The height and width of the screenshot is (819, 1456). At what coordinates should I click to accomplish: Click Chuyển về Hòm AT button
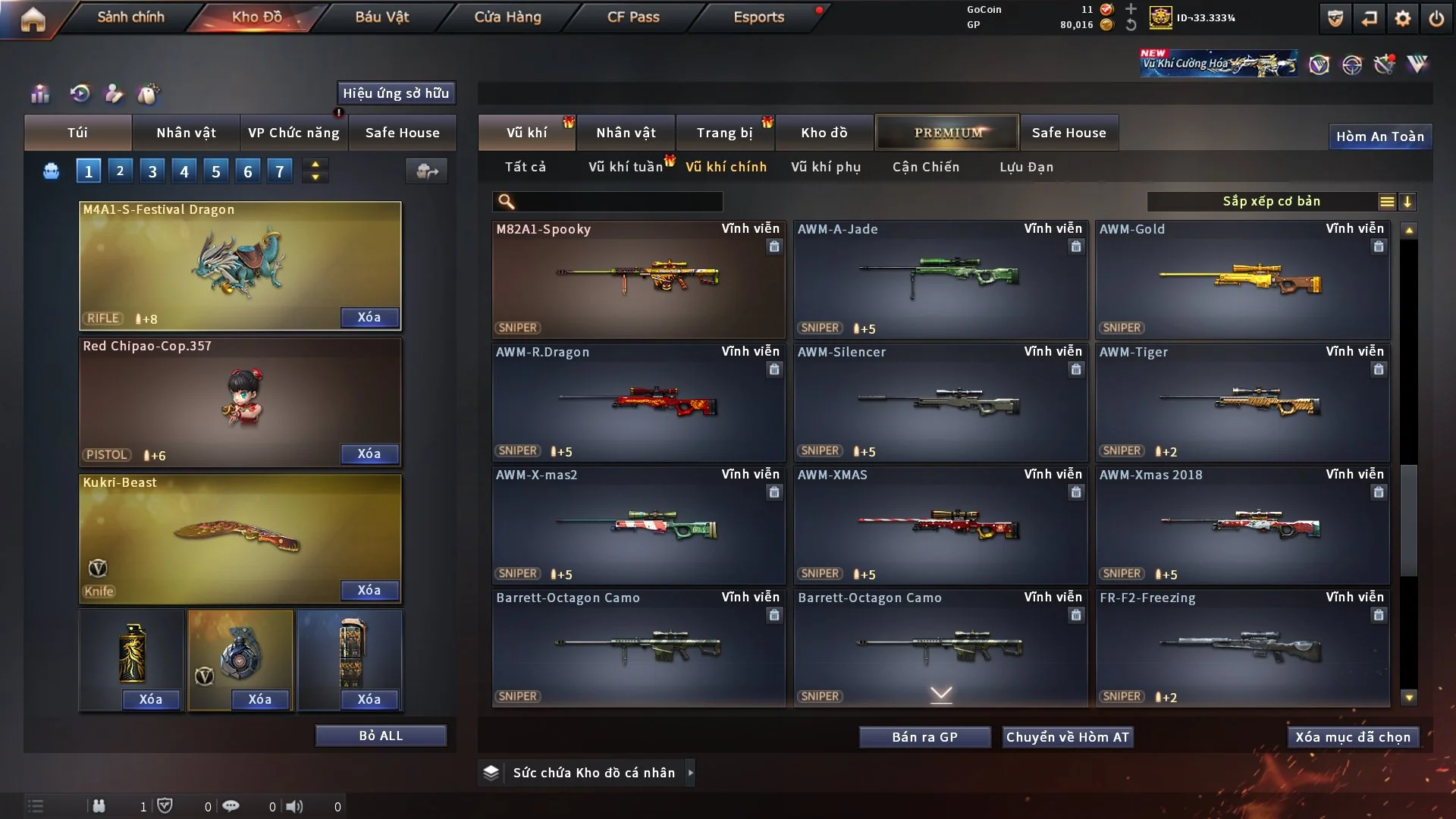(1068, 737)
